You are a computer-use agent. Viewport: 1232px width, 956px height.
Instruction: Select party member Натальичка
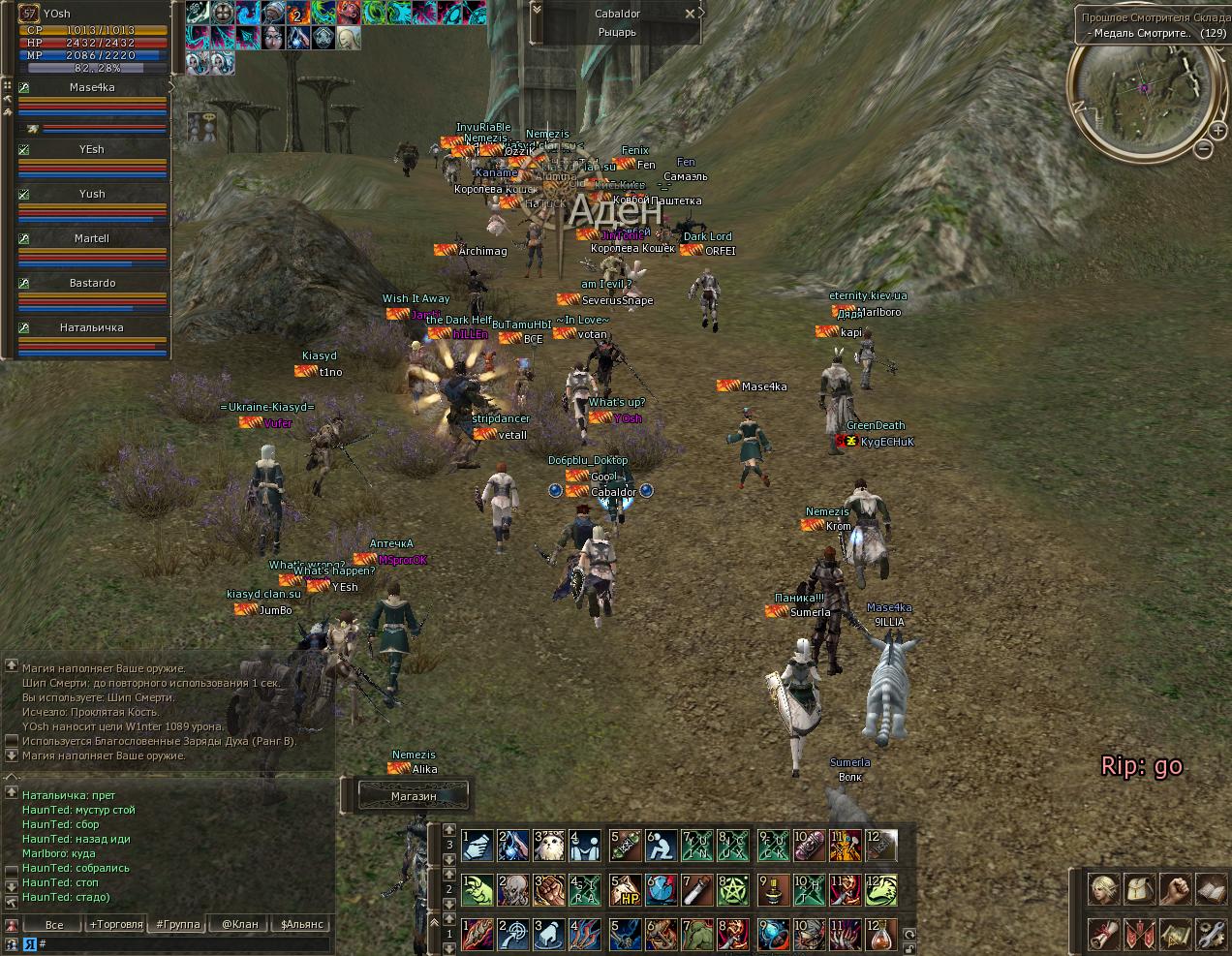92,328
